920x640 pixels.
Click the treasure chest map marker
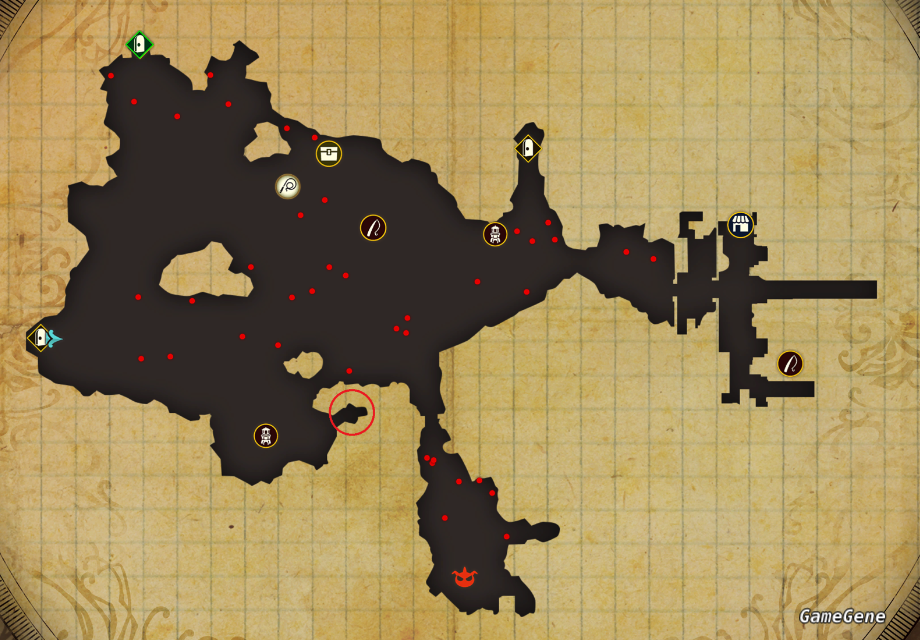pos(329,153)
